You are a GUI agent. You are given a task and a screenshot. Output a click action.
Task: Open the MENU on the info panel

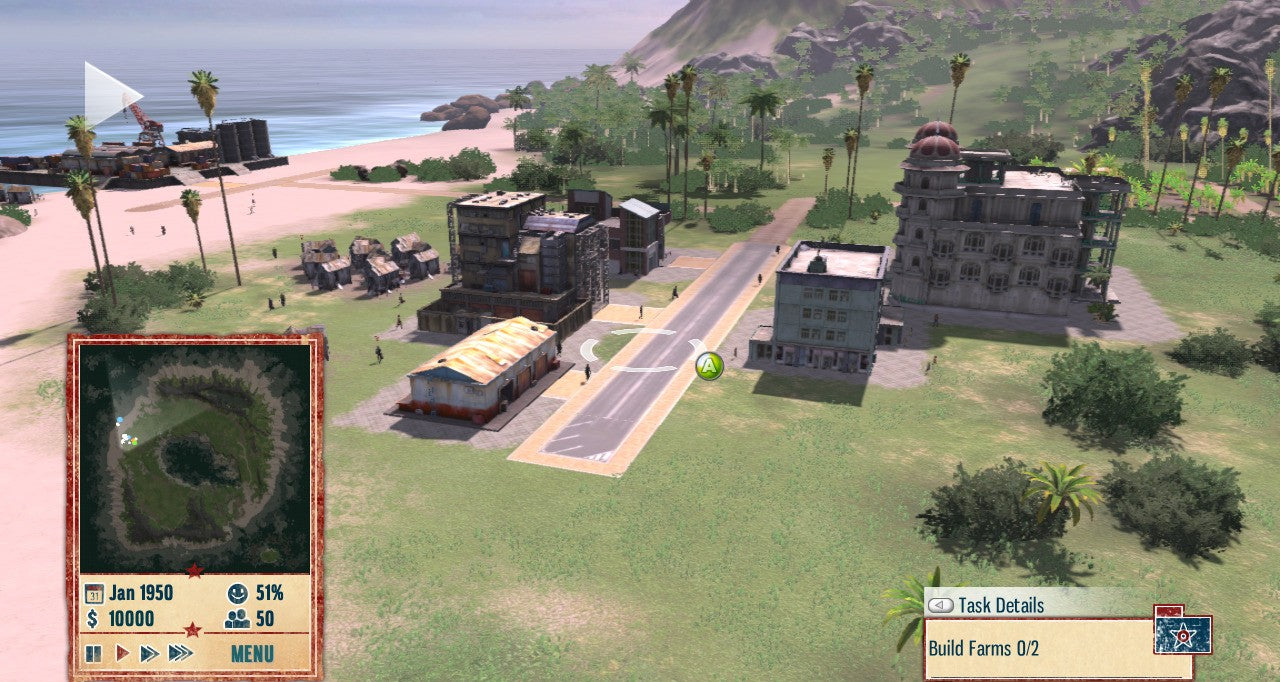(x=252, y=655)
